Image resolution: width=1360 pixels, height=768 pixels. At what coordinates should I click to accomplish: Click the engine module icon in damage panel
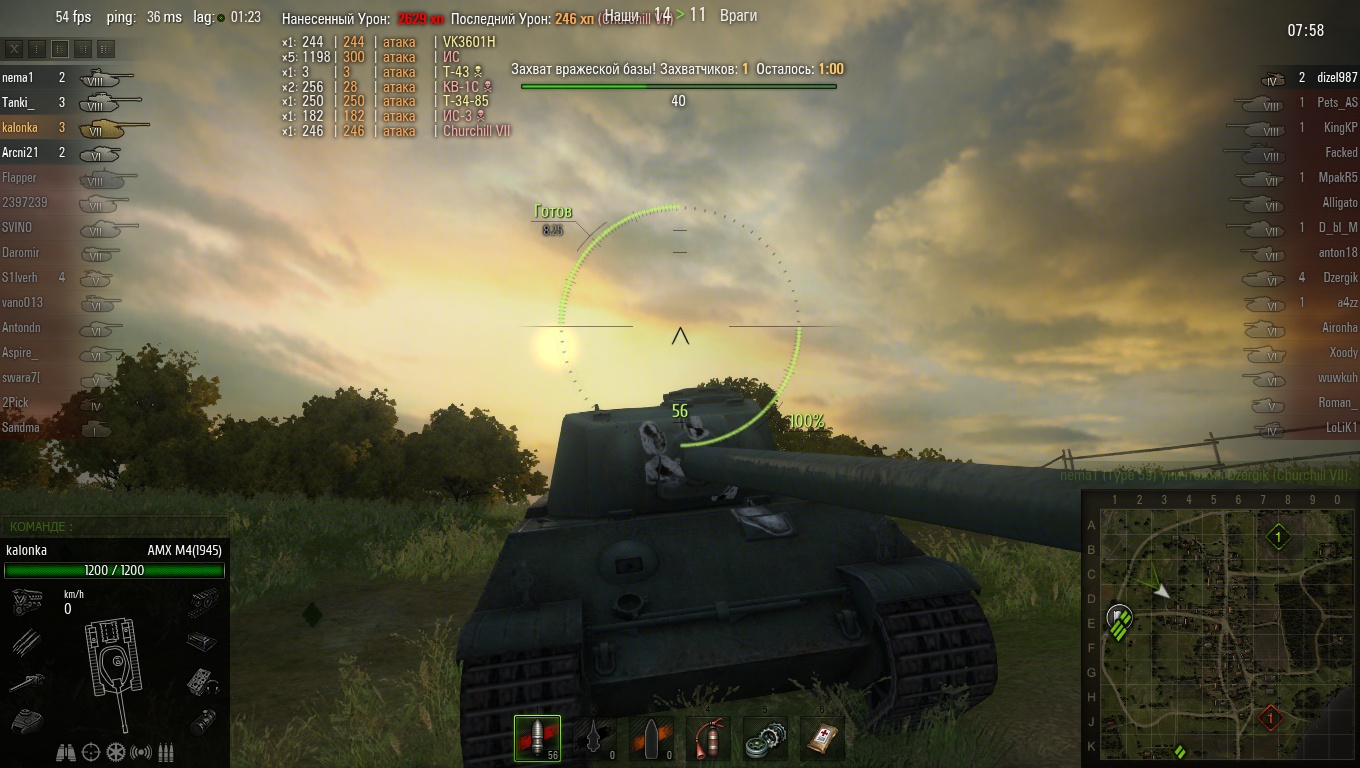(x=27, y=601)
